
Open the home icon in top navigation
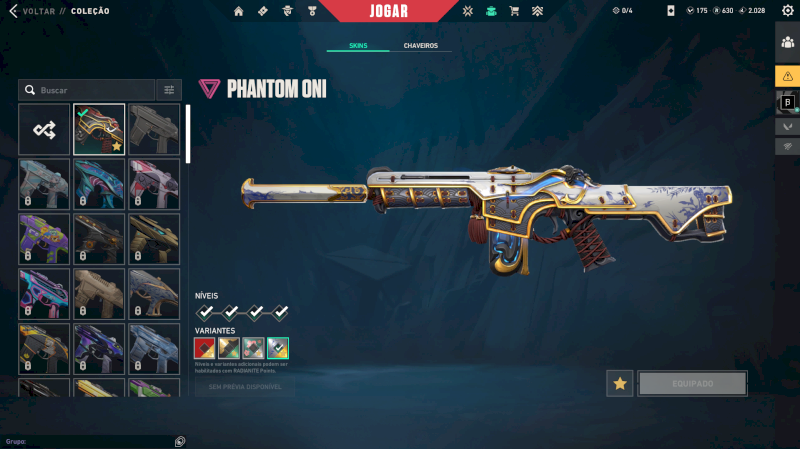(x=238, y=11)
